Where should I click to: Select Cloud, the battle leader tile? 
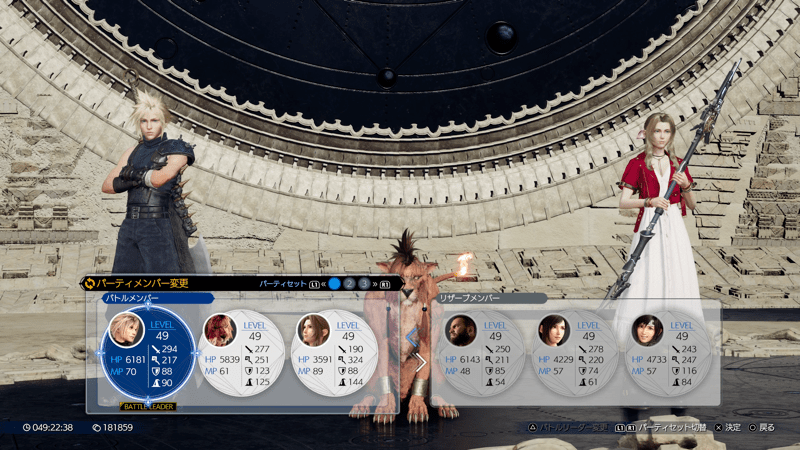(x=147, y=355)
